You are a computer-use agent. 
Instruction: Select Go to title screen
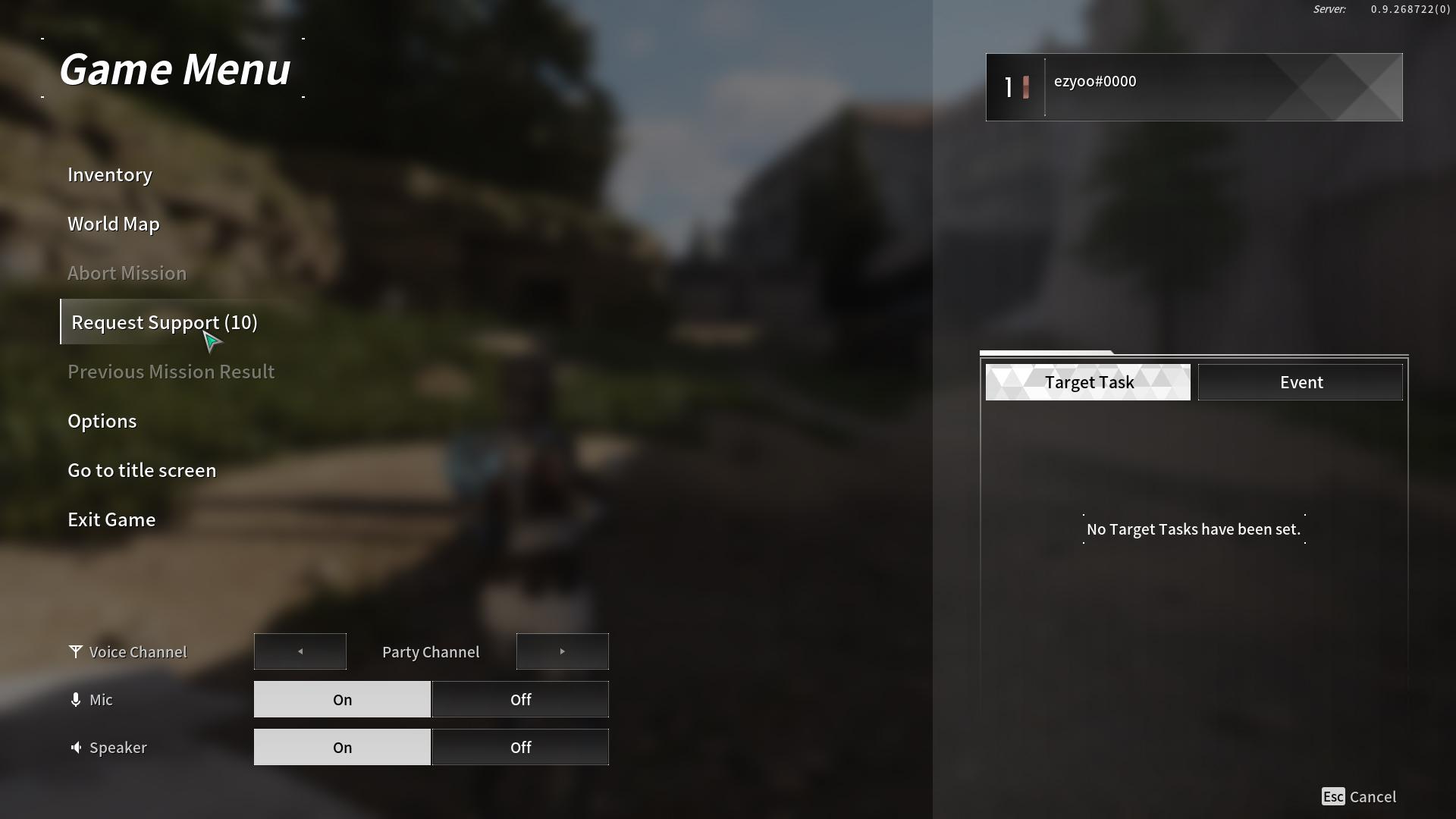pyautogui.click(x=142, y=470)
